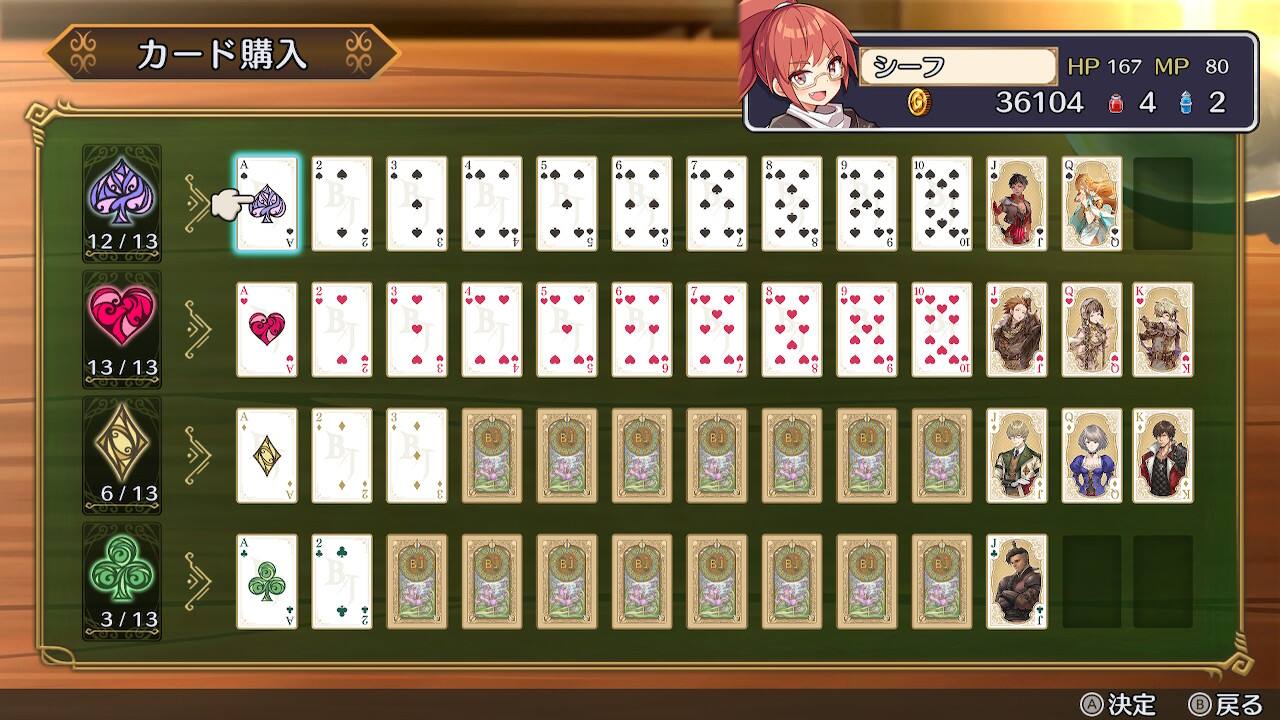Viewport: 1280px width, 720px height.
Task: Choose the Jack of Diamonds card
Action: coord(1017,456)
